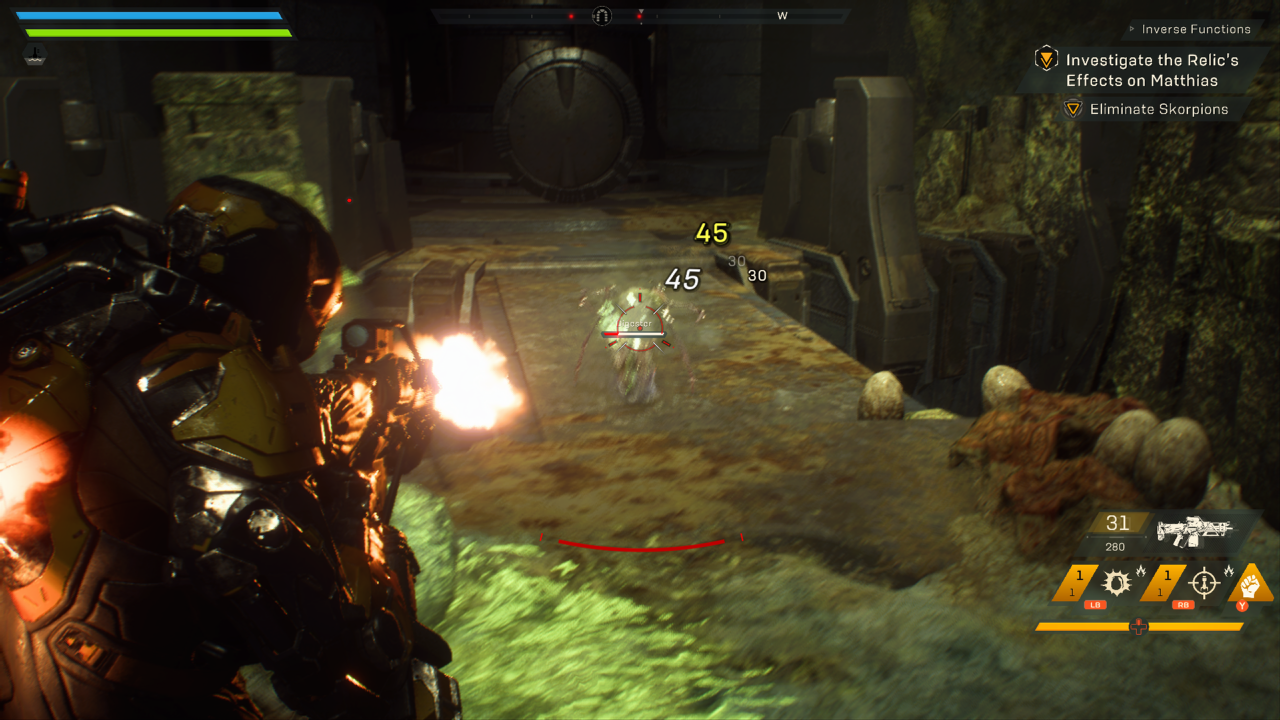This screenshot has height=720, width=1280.
Task: Fire the targeted missile crosshair ability
Action: point(1204,583)
